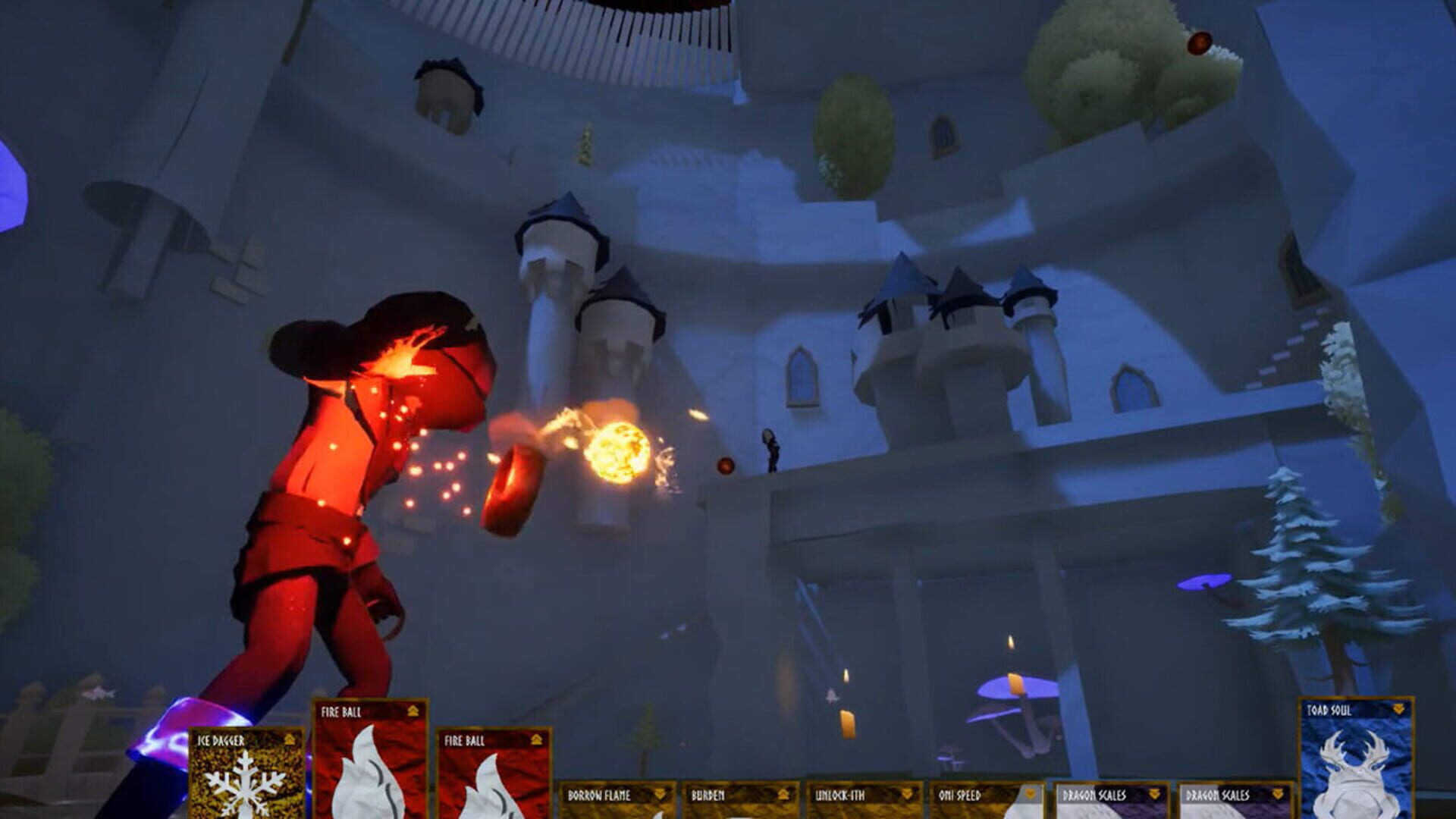This screenshot has height=819, width=1456.
Task: Open the first Dragon Scales card chevron
Action: [x=1153, y=795]
